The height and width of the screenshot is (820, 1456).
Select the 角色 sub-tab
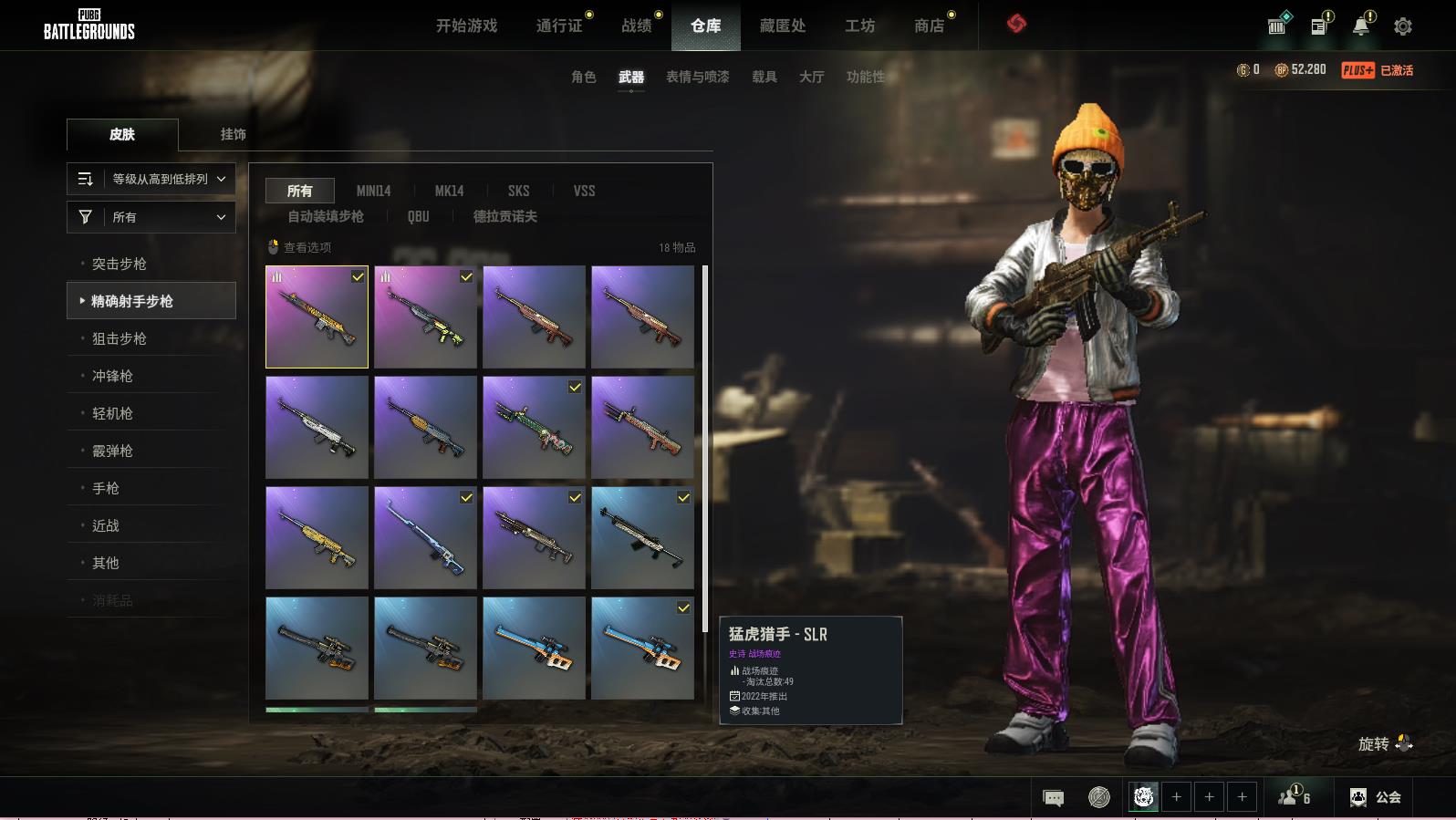583,77
